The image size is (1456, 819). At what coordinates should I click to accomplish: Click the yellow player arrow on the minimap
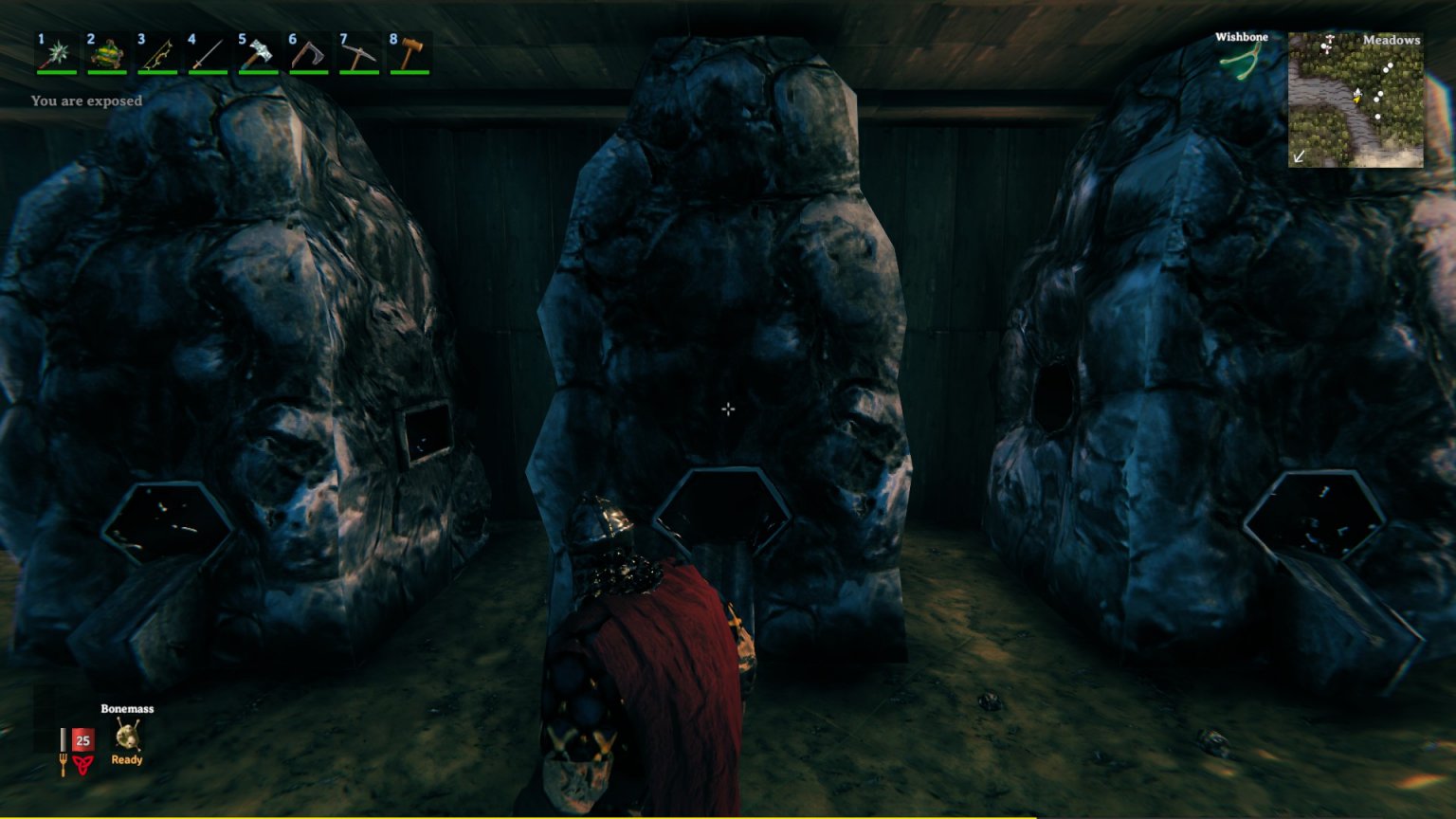coord(1357,99)
